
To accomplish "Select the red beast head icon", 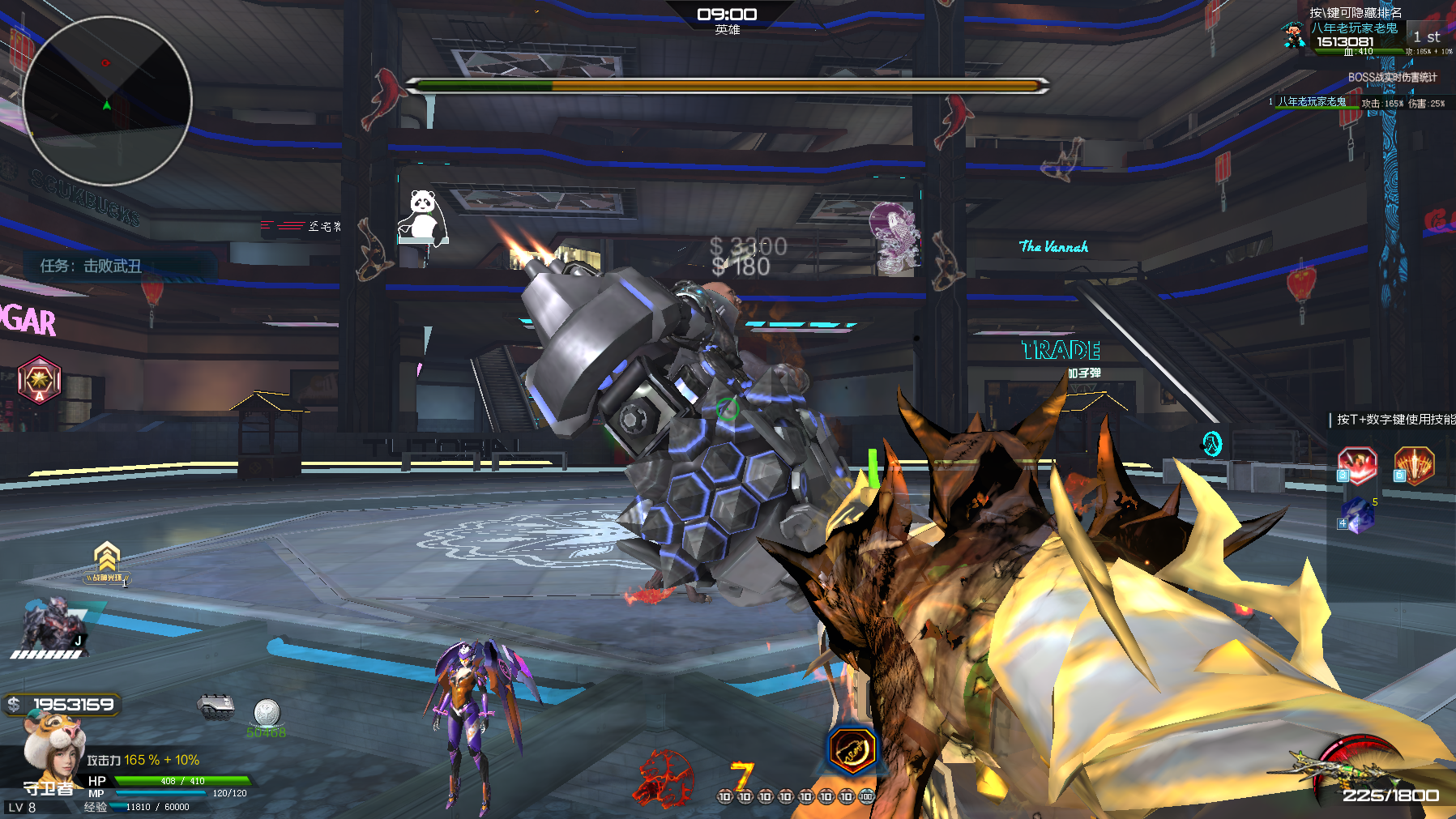I will (x=666, y=778).
